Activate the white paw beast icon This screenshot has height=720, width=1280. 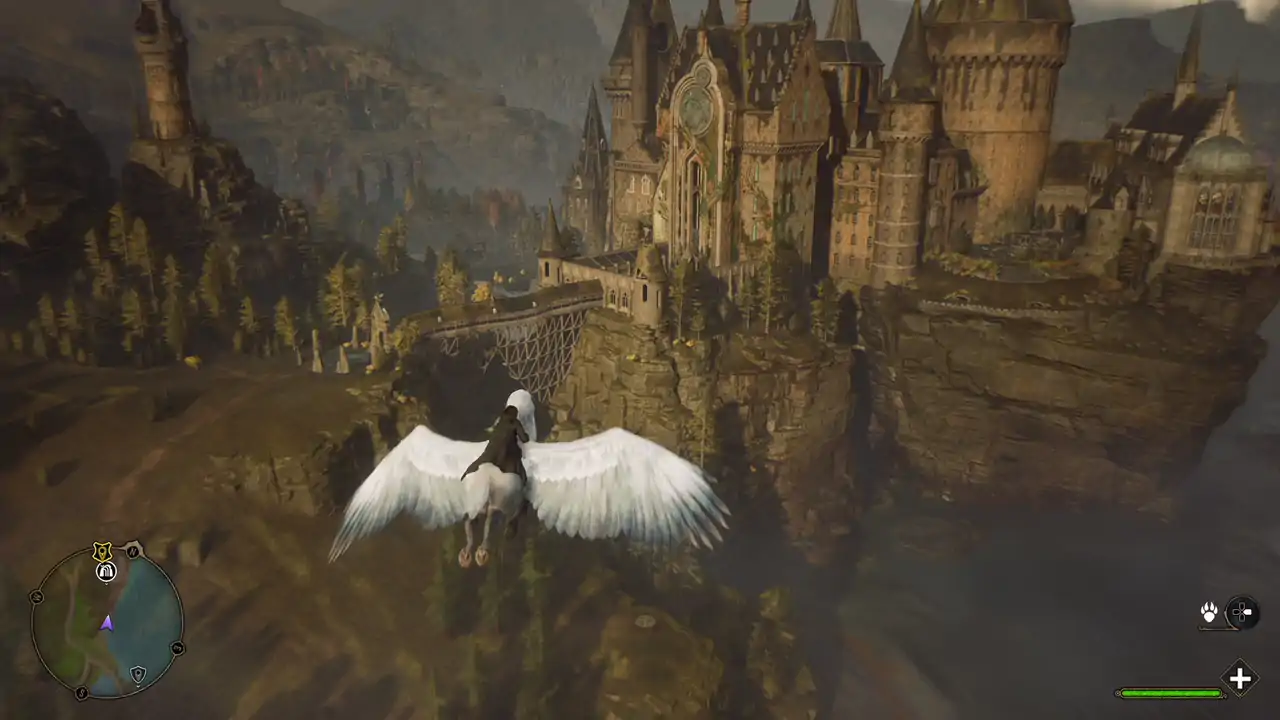point(1209,612)
